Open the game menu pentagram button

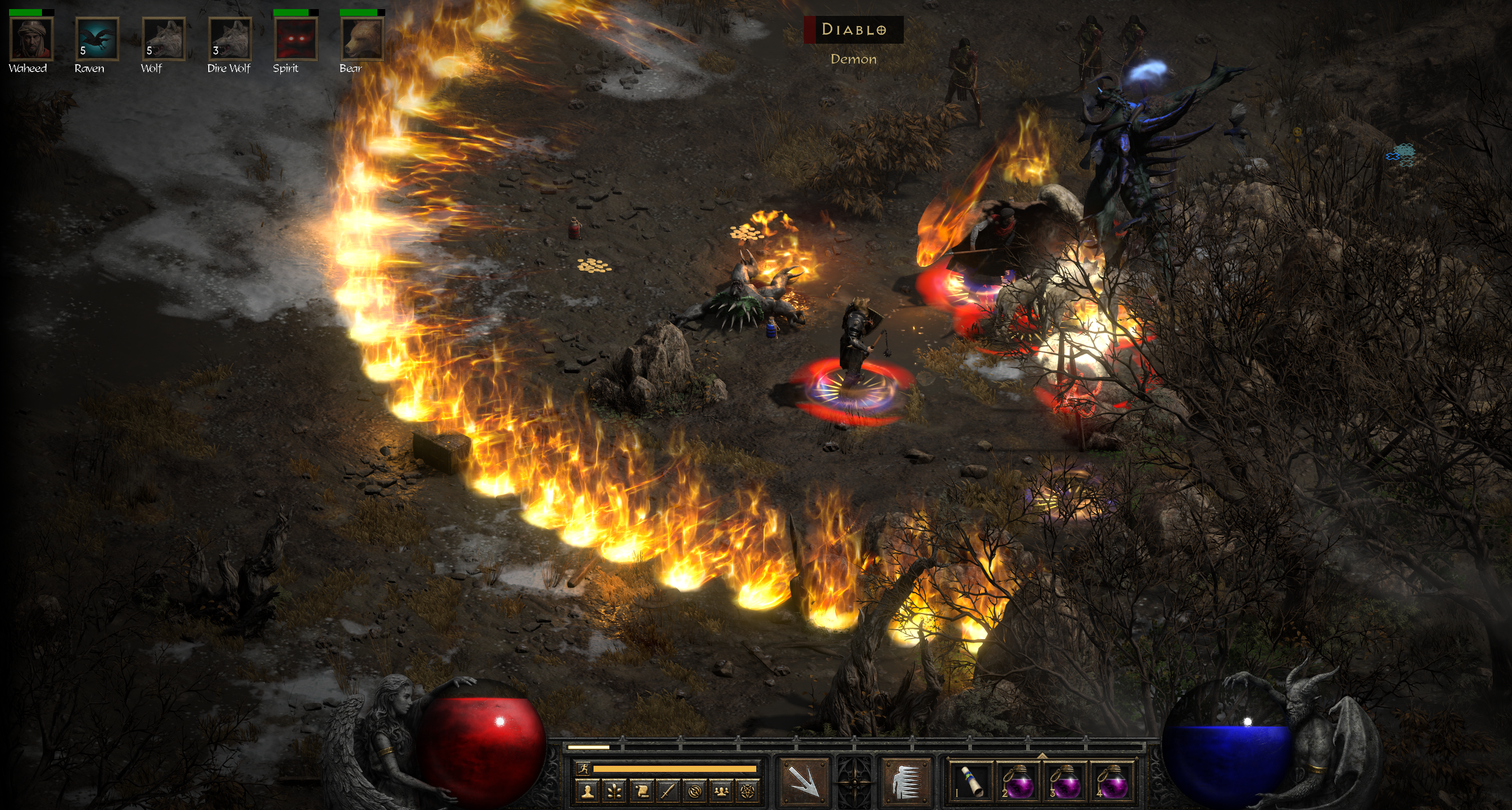[748, 792]
